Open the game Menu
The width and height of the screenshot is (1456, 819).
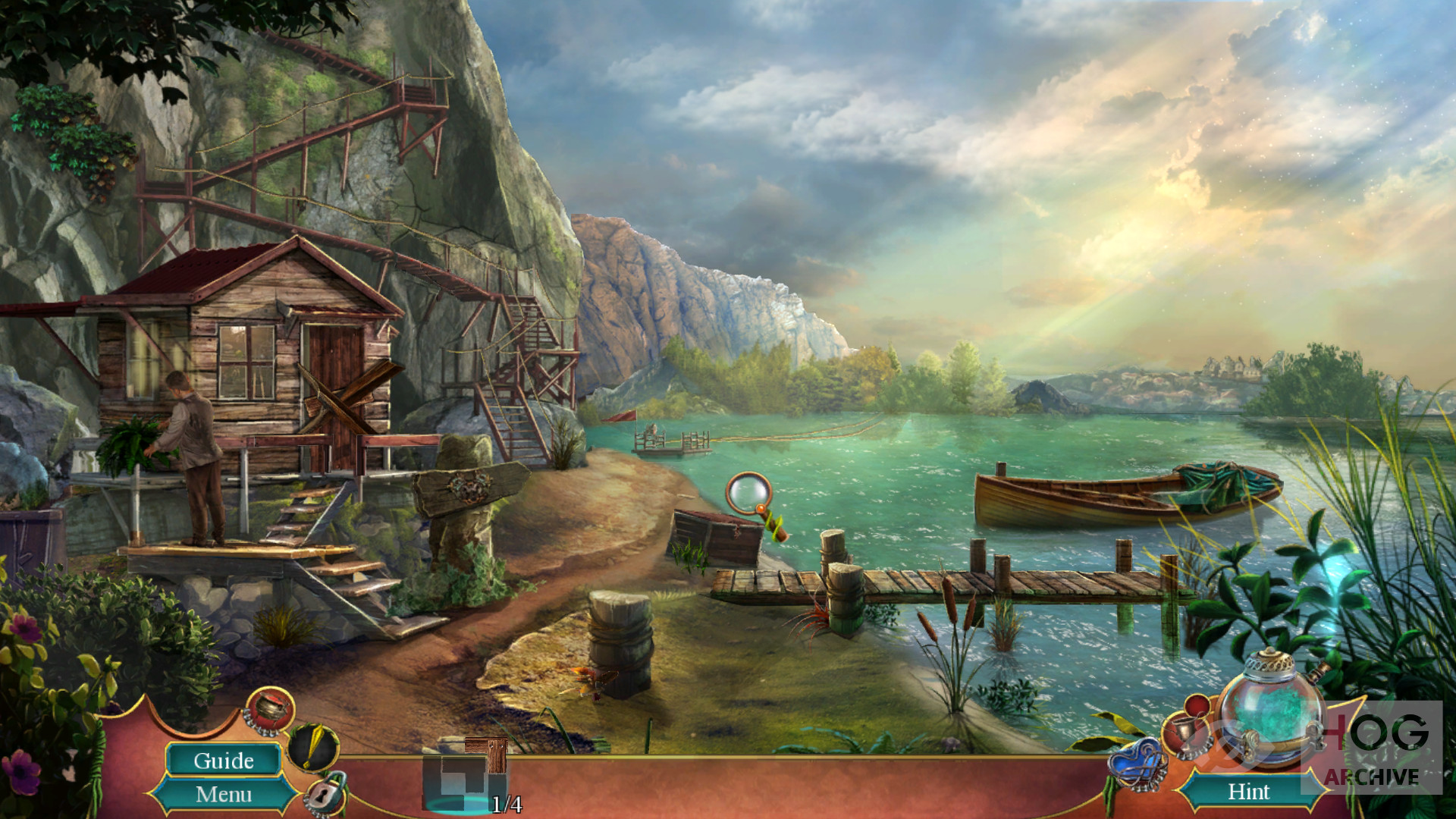pos(223,794)
